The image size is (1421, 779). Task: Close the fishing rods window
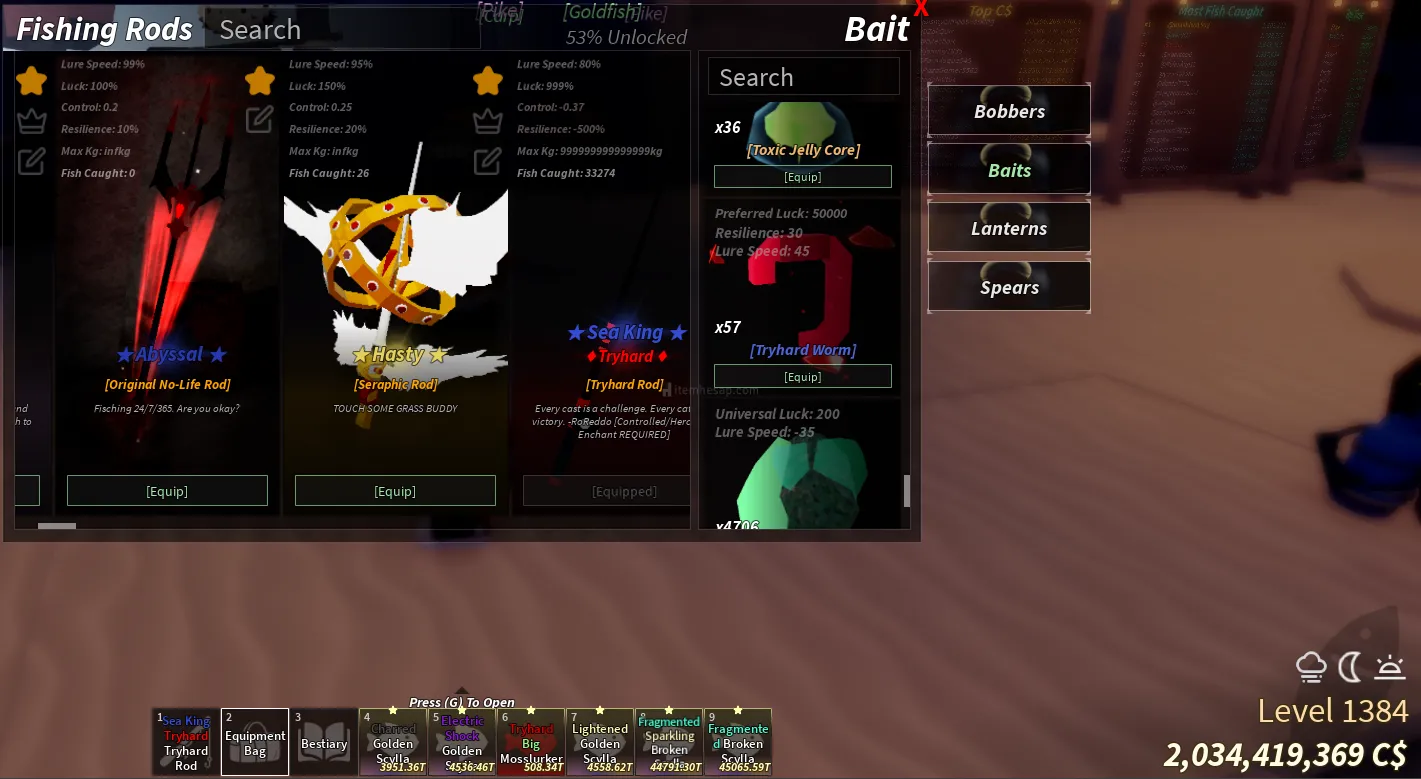[921, 10]
